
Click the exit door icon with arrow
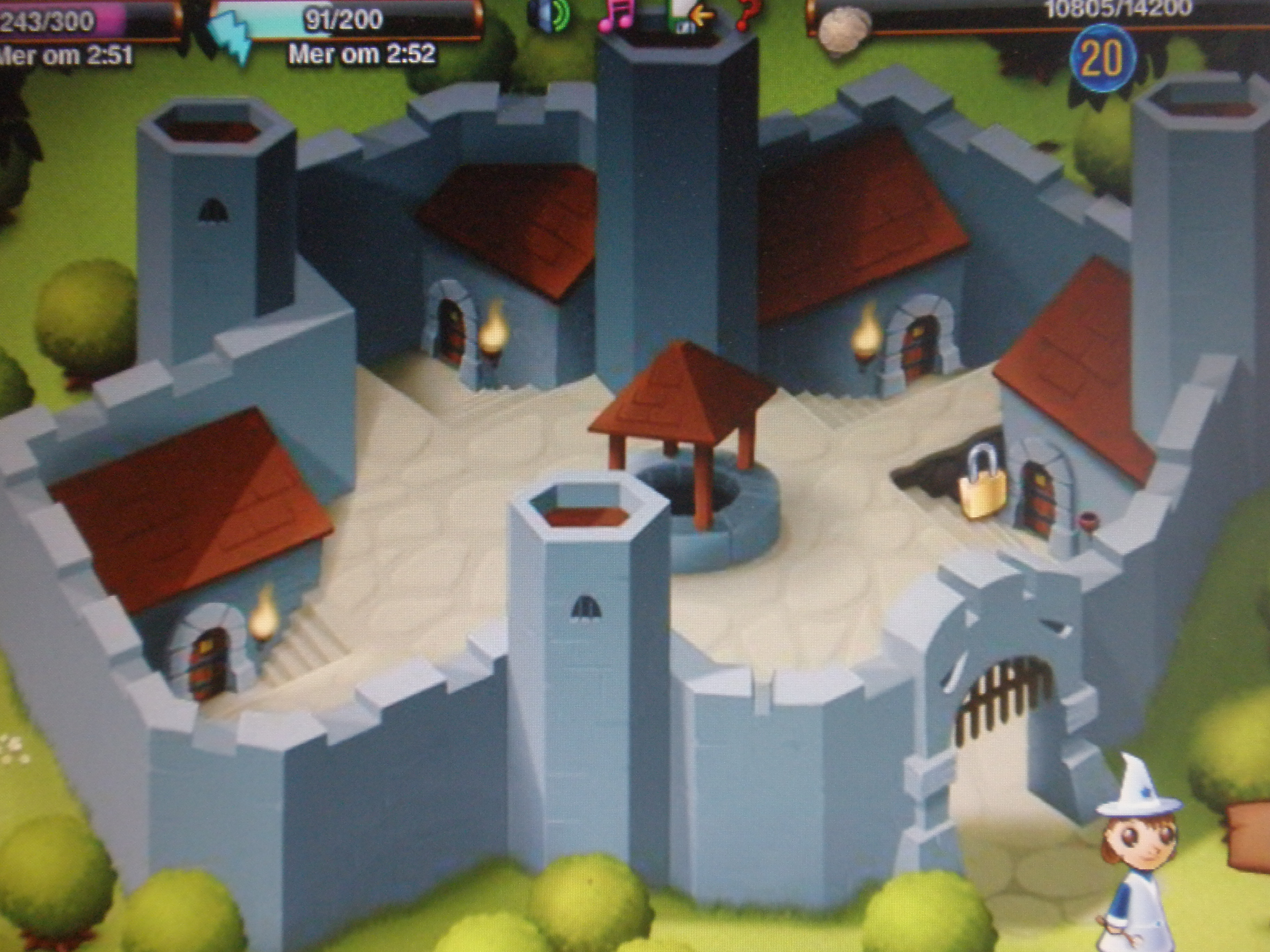click(689, 16)
